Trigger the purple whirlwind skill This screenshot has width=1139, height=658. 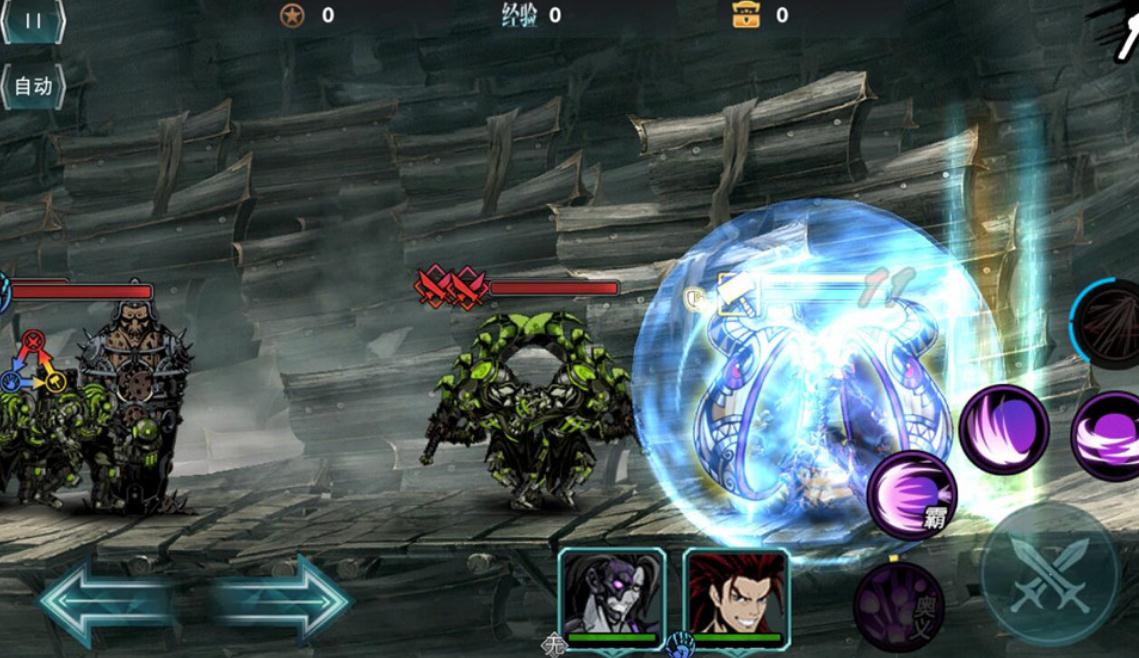(x=1110, y=436)
